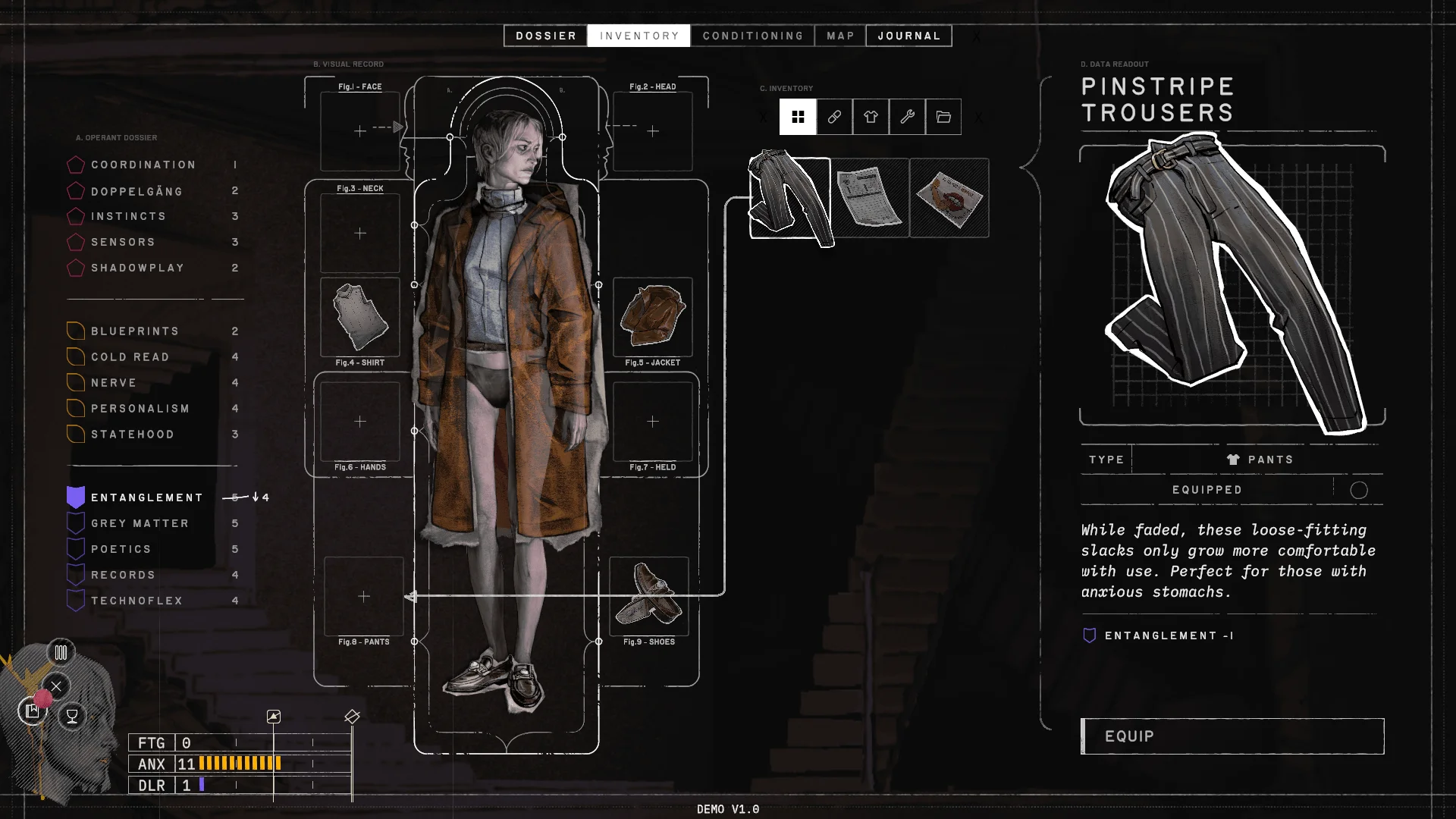The height and width of the screenshot is (819, 1456).
Task: Open the Journal tab
Action: click(x=908, y=35)
